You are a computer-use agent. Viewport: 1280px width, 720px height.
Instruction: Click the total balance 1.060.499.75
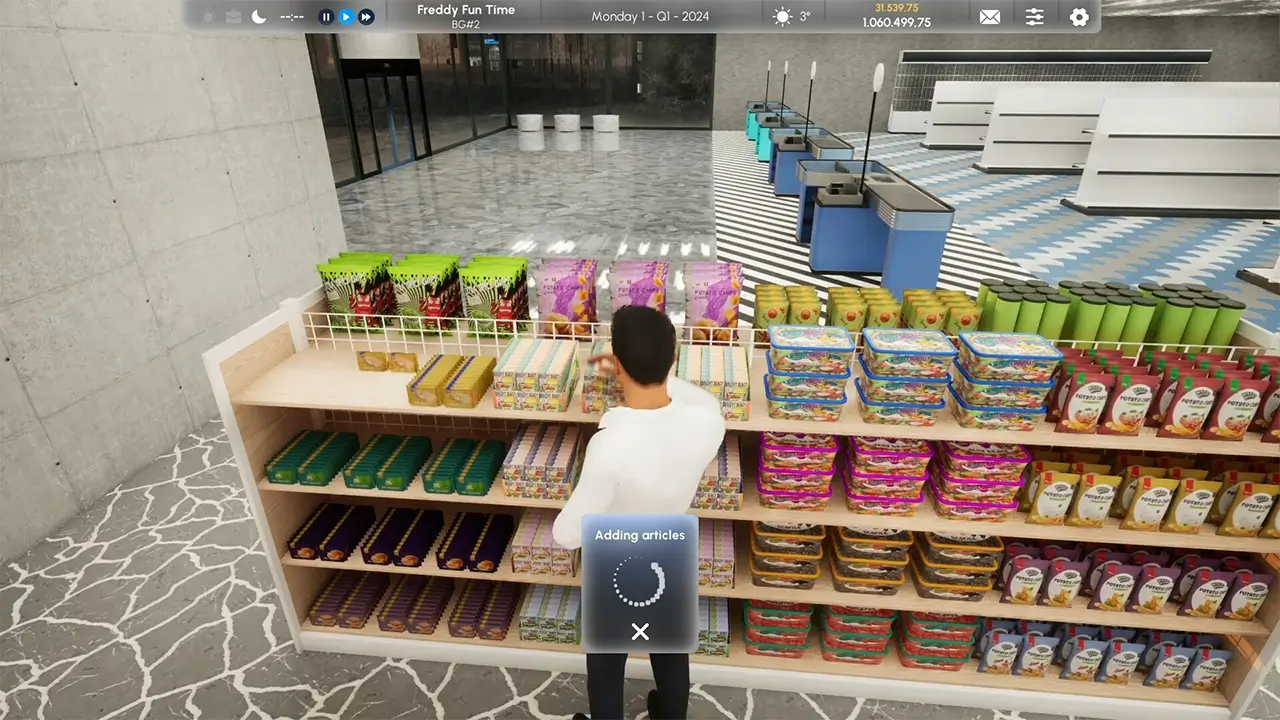tap(897, 23)
